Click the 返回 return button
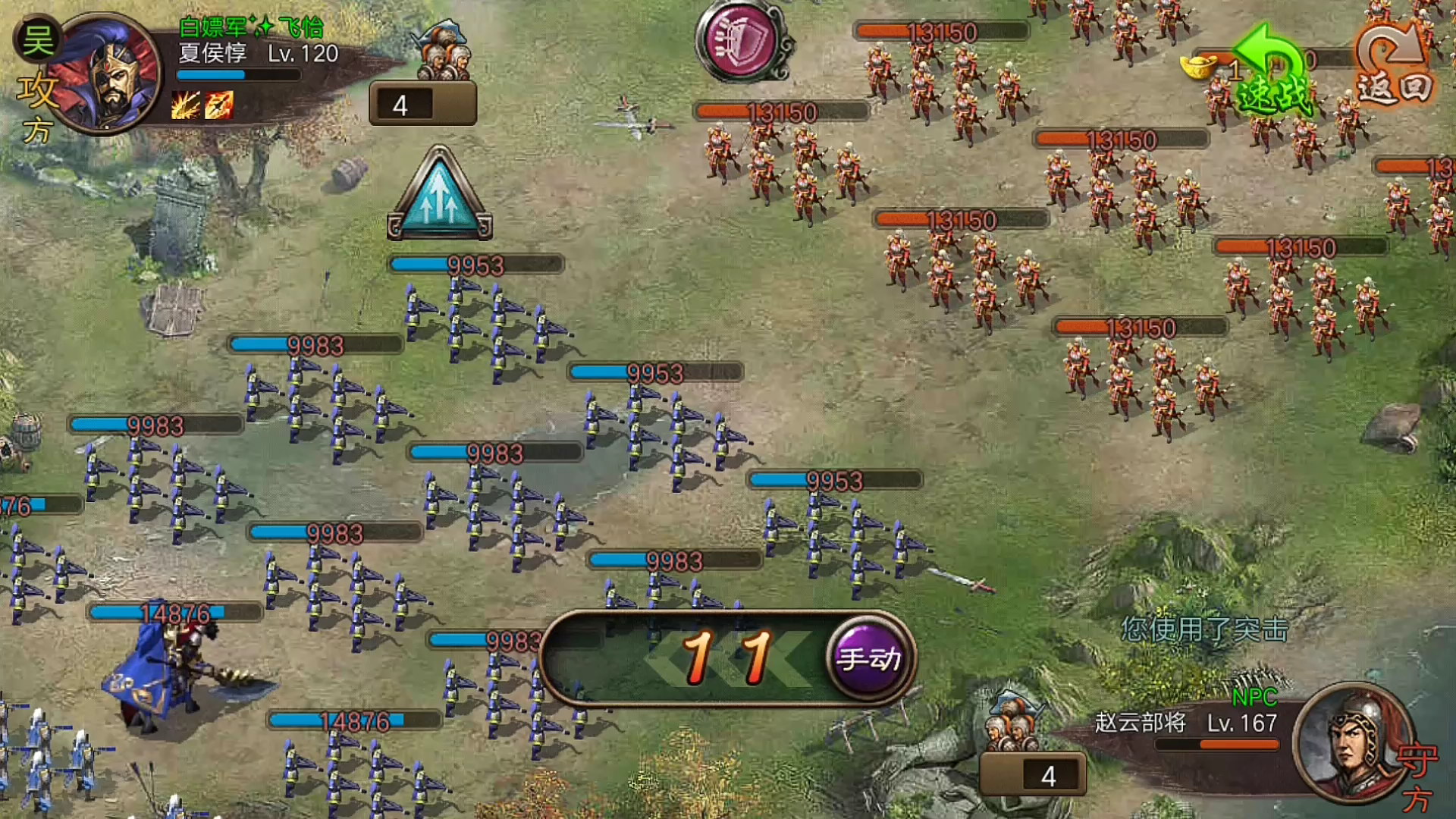 [x=1394, y=68]
